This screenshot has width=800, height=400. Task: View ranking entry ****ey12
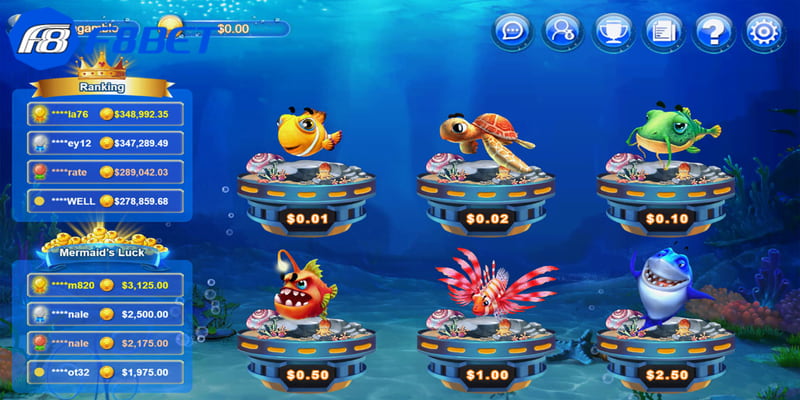(x=104, y=143)
